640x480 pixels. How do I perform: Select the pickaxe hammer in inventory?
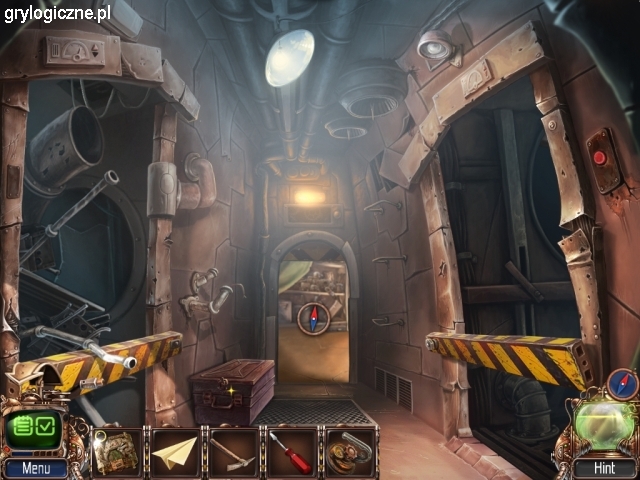[x=233, y=451]
